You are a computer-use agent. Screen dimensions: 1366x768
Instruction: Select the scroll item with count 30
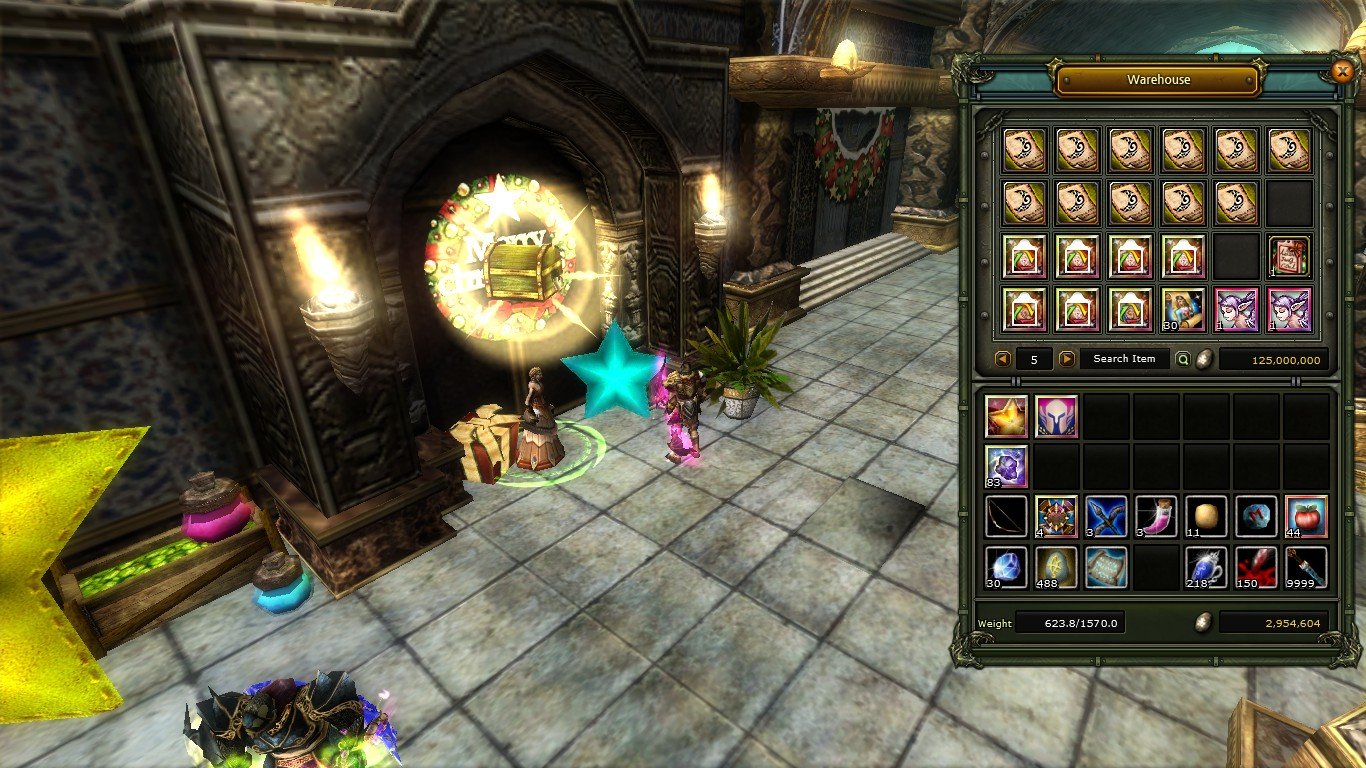1183,309
